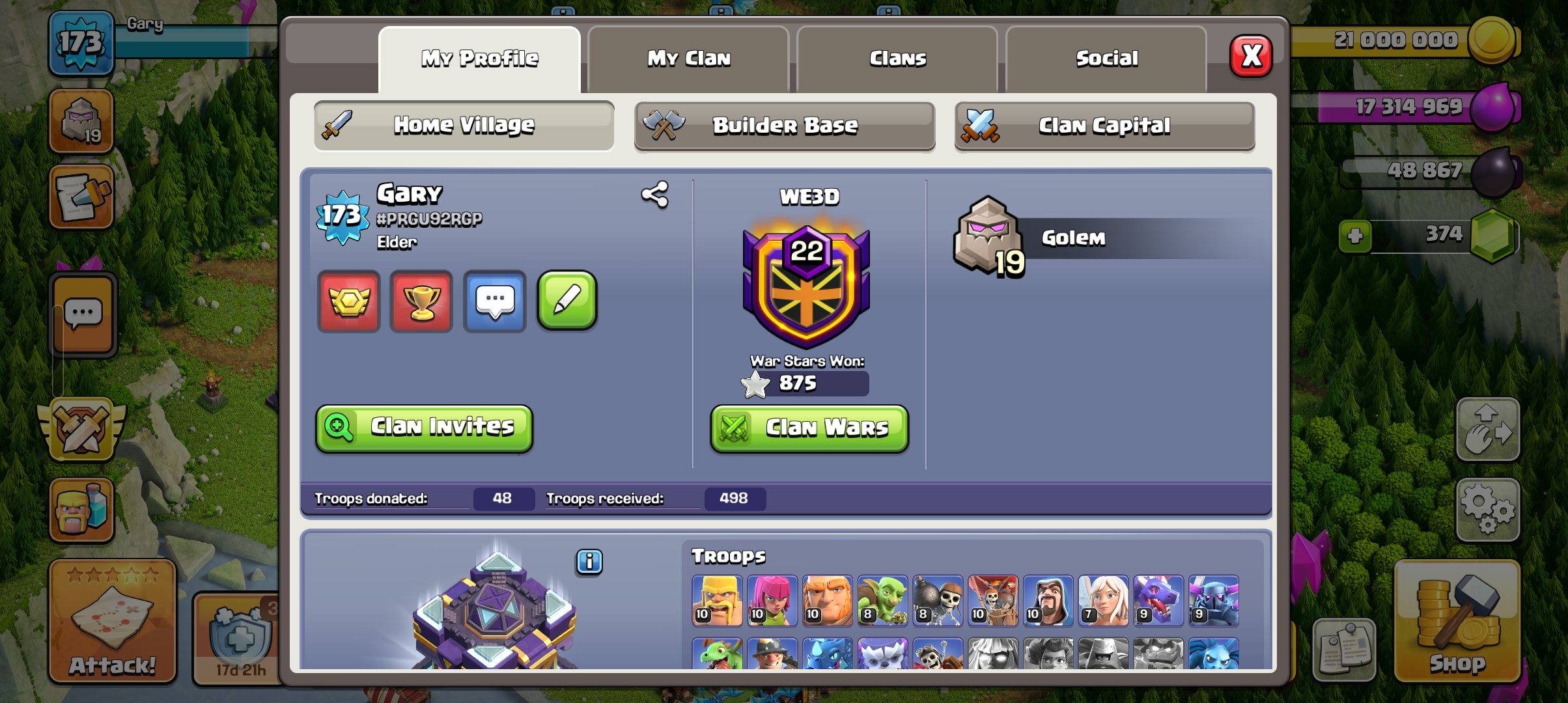Image resolution: width=1568 pixels, height=703 pixels.
Task: Open the blue chat messages icon
Action: click(x=495, y=301)
